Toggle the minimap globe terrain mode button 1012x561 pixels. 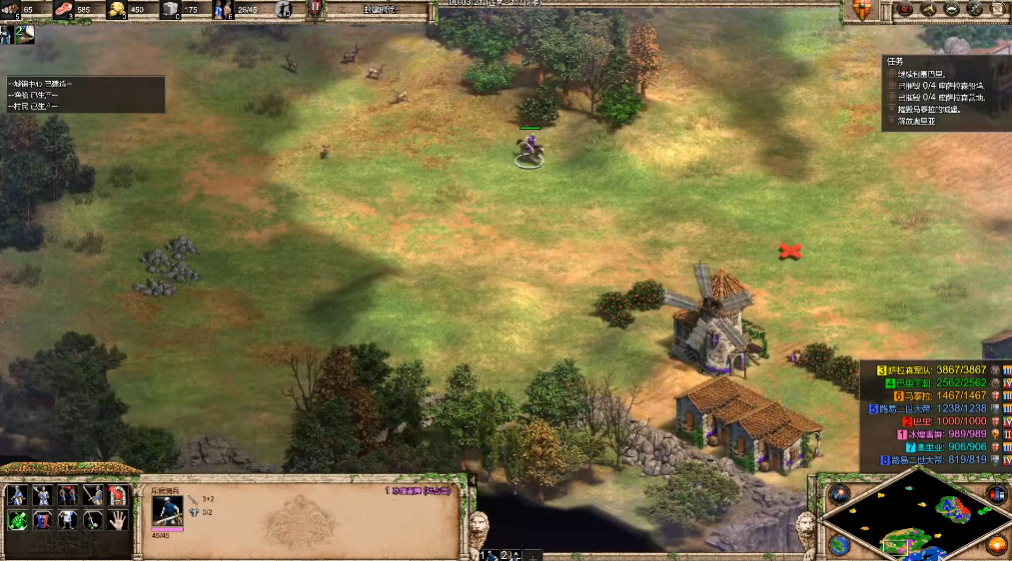(838, 545)
